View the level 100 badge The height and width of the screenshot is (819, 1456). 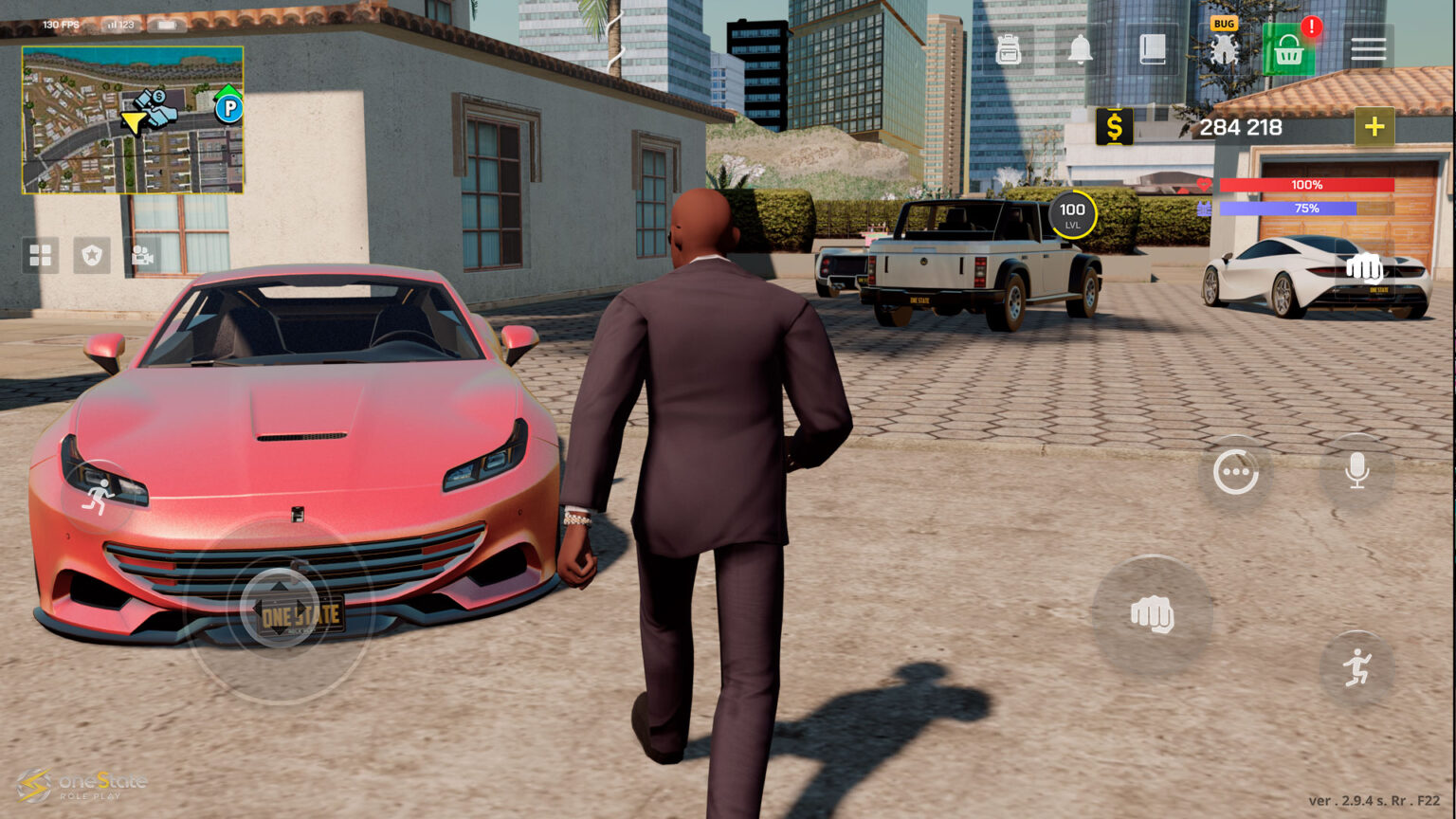point(1072,215)
